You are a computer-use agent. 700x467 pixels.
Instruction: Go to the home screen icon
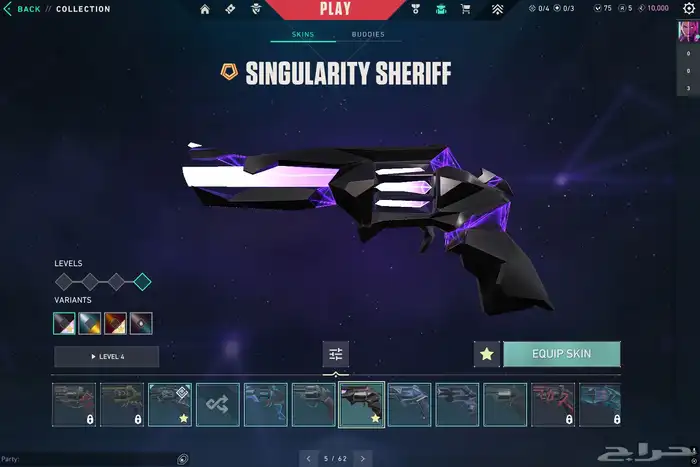(x=205, y=10)
